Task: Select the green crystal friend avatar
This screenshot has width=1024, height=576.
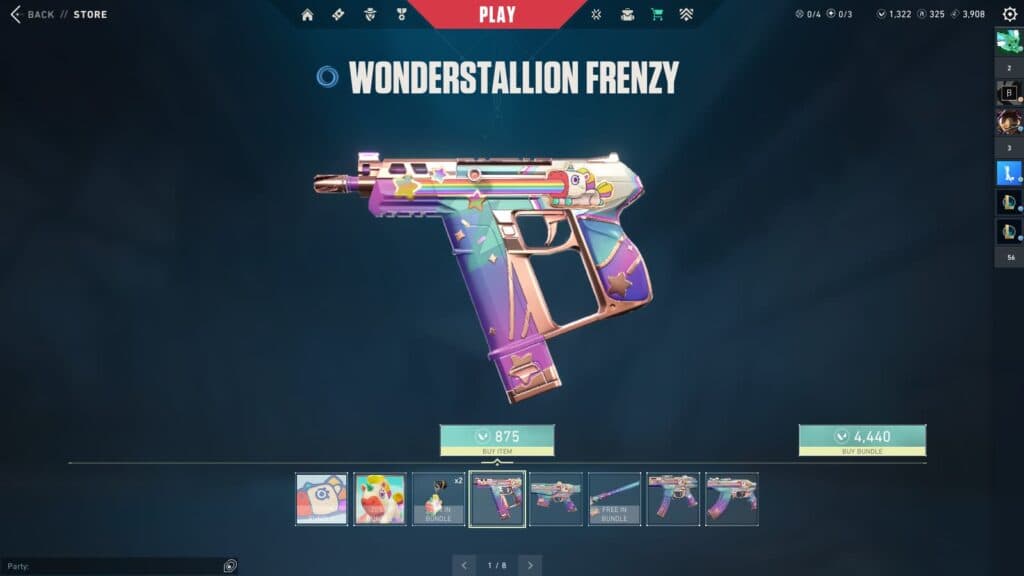Action: point(1008,43)
